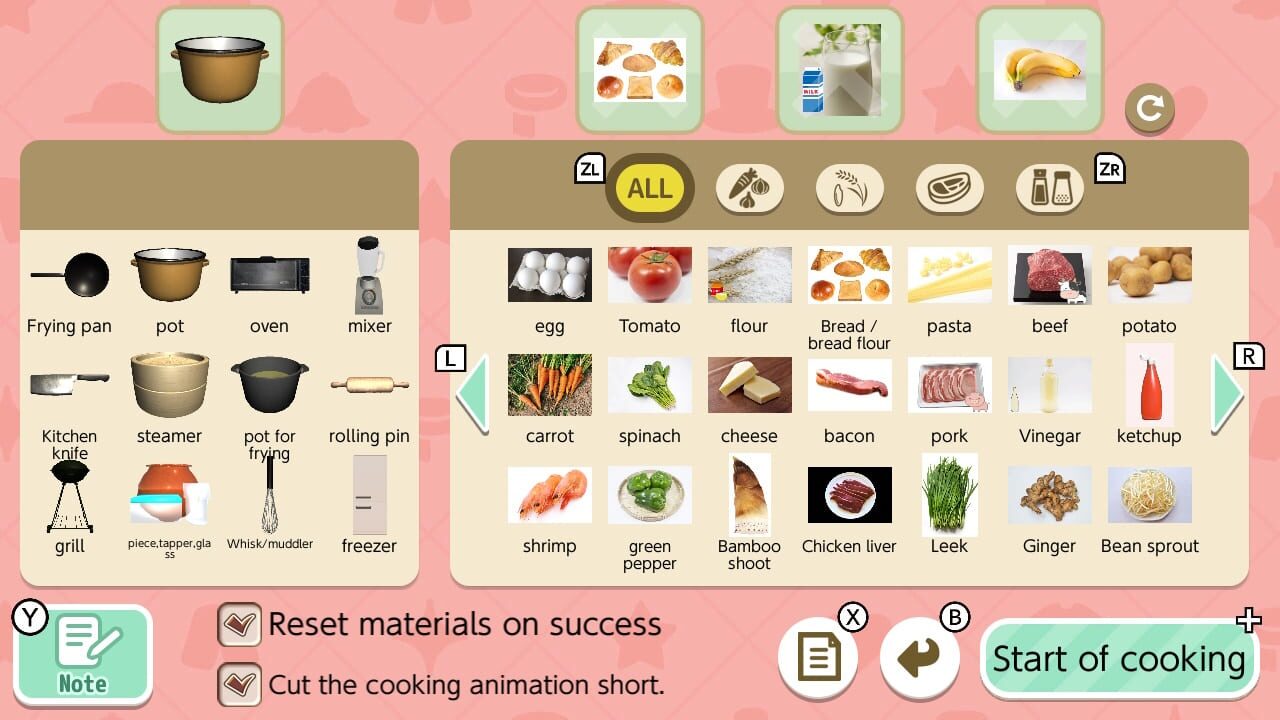Switch to the seasoning category tab
This screenshot has height=720, width=1280.
pyautogui.click(x=1049, y=188)
